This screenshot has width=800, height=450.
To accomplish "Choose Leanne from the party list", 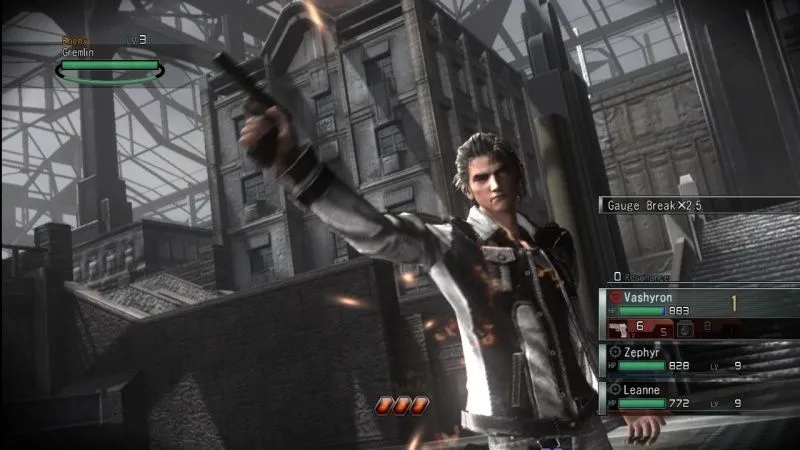I will (700, 394).
